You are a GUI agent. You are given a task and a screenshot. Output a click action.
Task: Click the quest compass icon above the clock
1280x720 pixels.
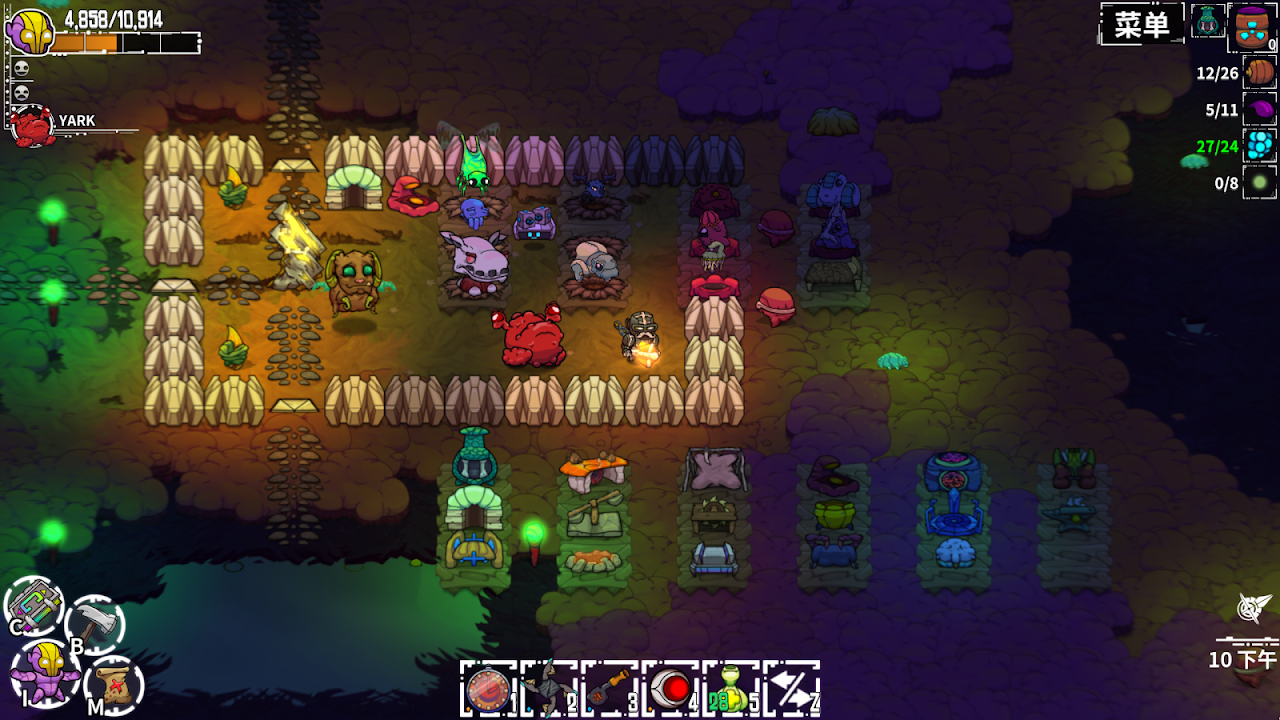(1252, 607)
